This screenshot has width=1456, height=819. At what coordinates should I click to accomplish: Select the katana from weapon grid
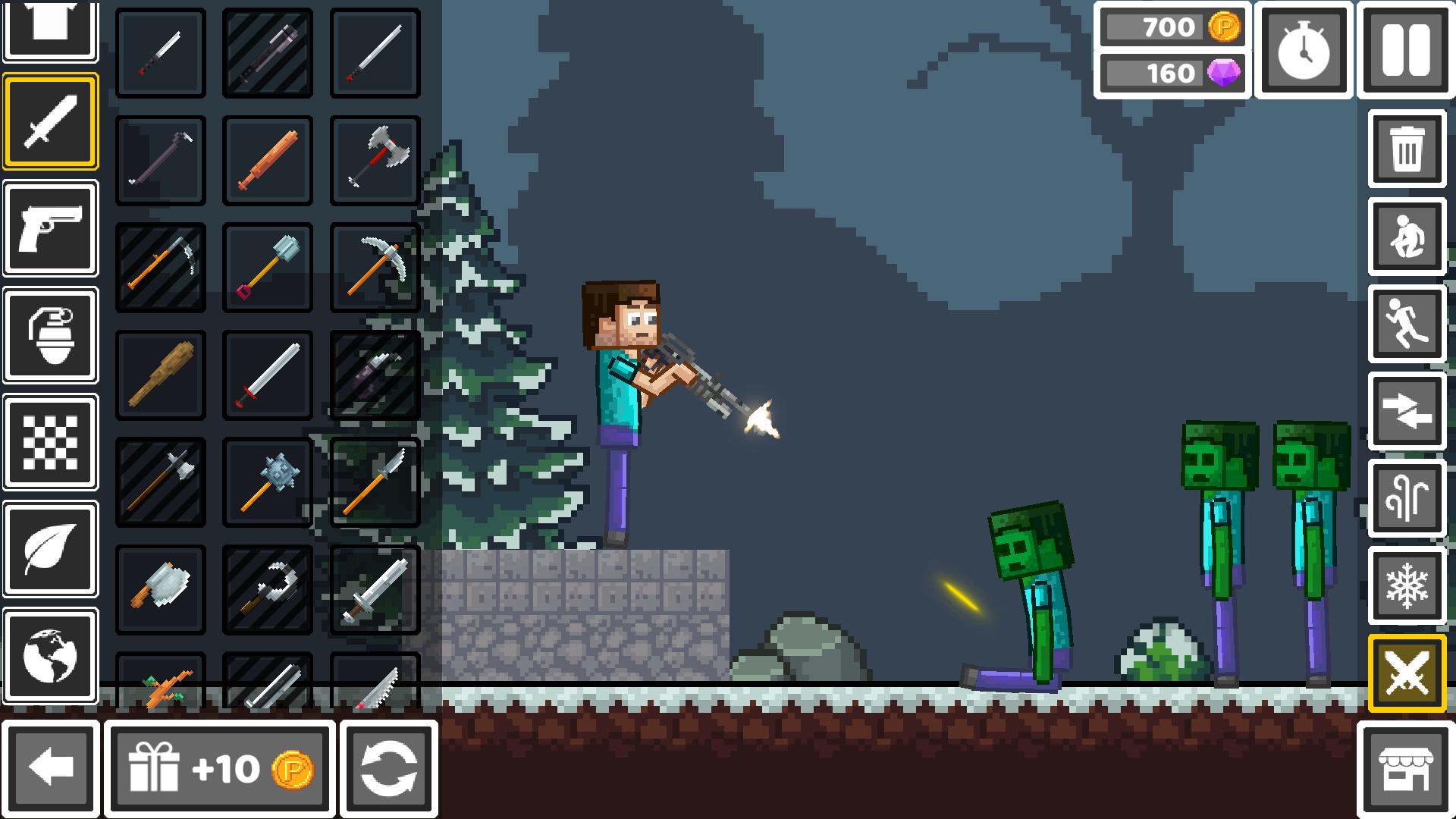click(375, 53)
